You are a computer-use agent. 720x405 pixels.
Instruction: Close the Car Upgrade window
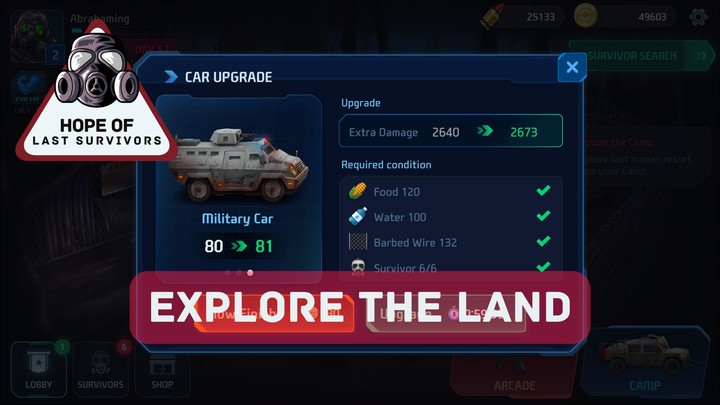pos(572,68)
